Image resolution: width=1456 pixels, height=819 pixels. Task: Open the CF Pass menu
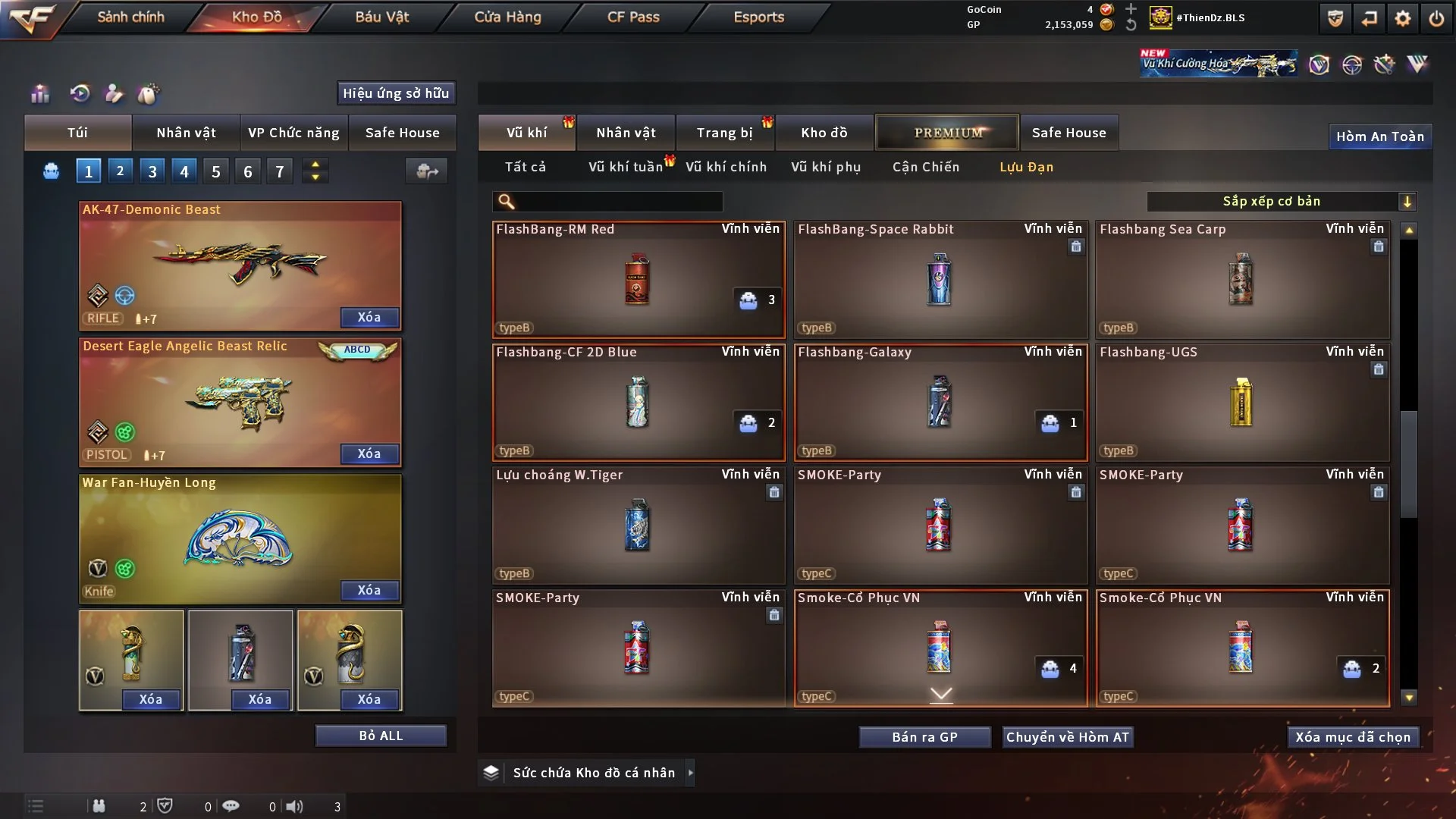pos(633,17)
